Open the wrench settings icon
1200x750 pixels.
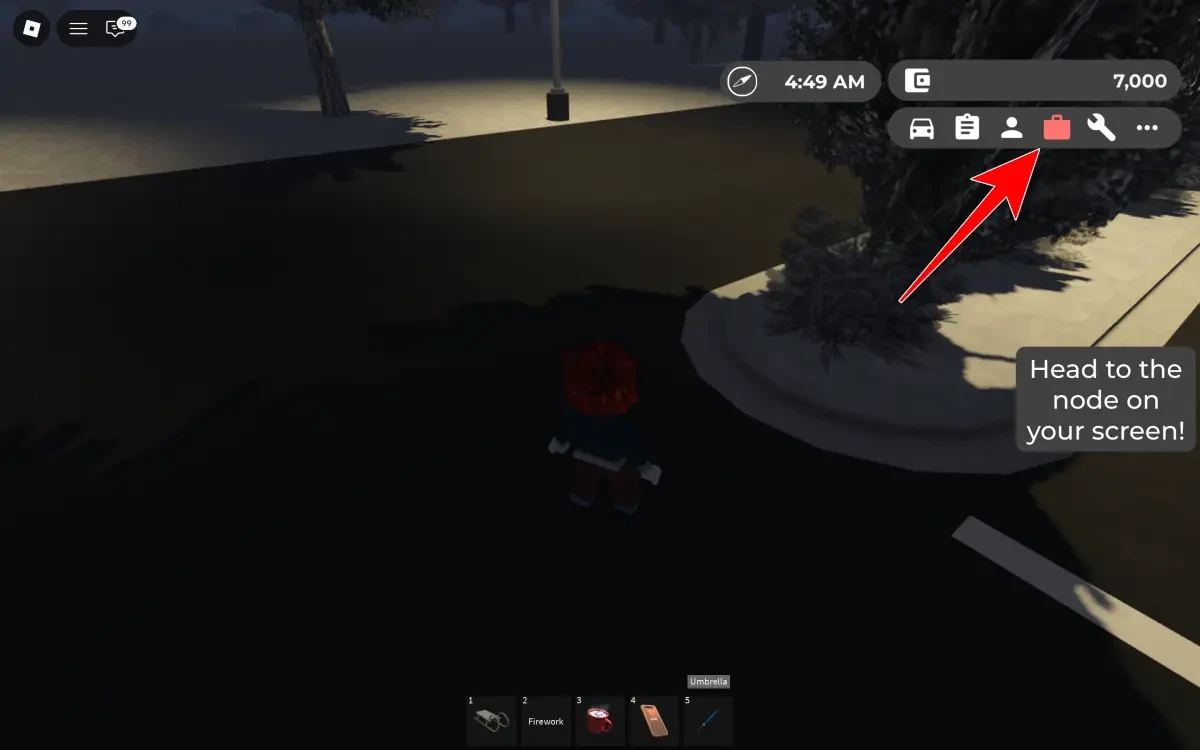tap(1101, 128)
